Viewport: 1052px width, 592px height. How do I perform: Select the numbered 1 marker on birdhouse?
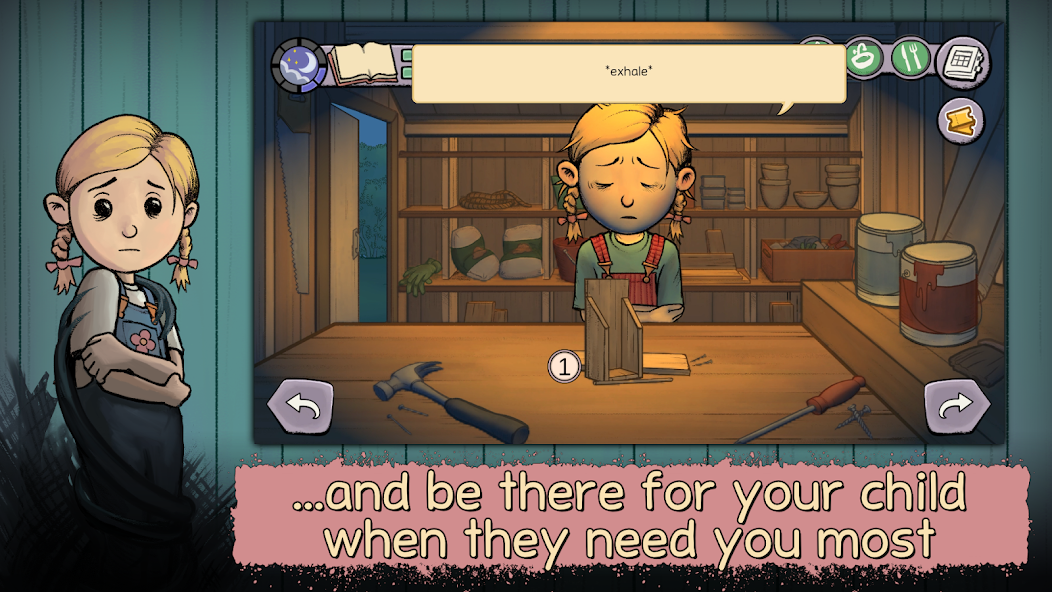[x=564, y=367]
